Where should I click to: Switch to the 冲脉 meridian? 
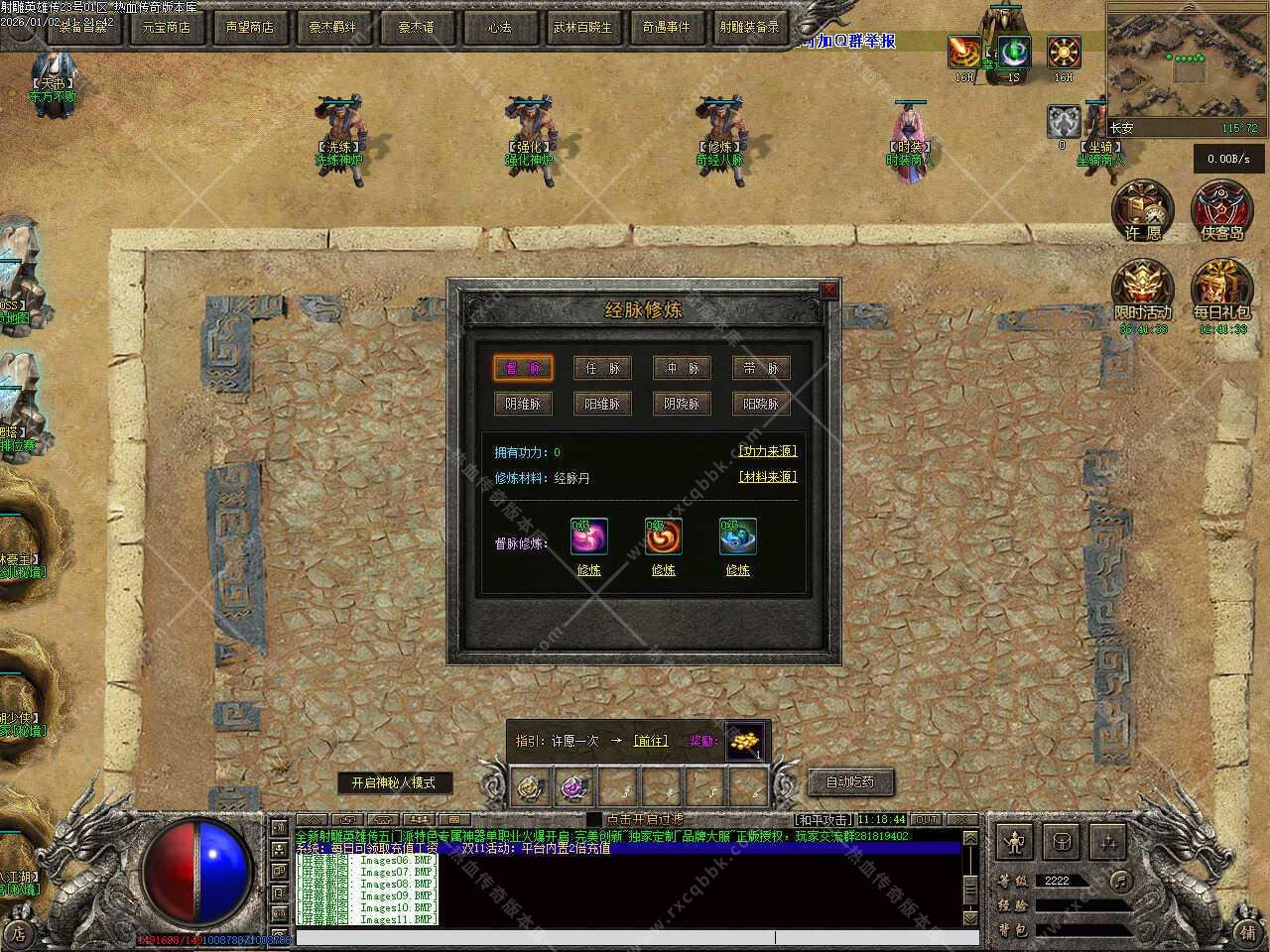point(682,368)
